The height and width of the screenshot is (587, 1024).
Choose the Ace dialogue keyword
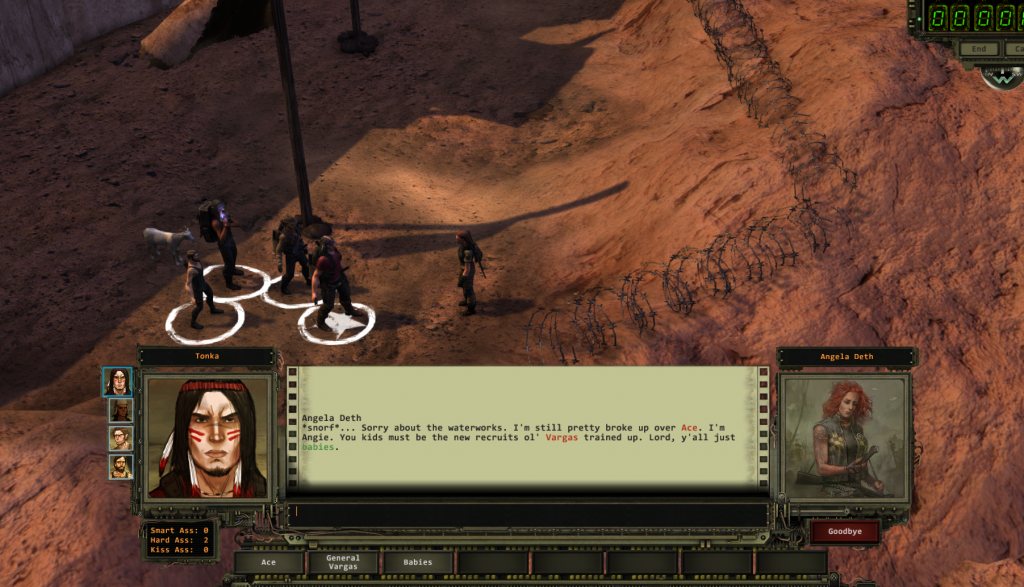tap(268, 562)
